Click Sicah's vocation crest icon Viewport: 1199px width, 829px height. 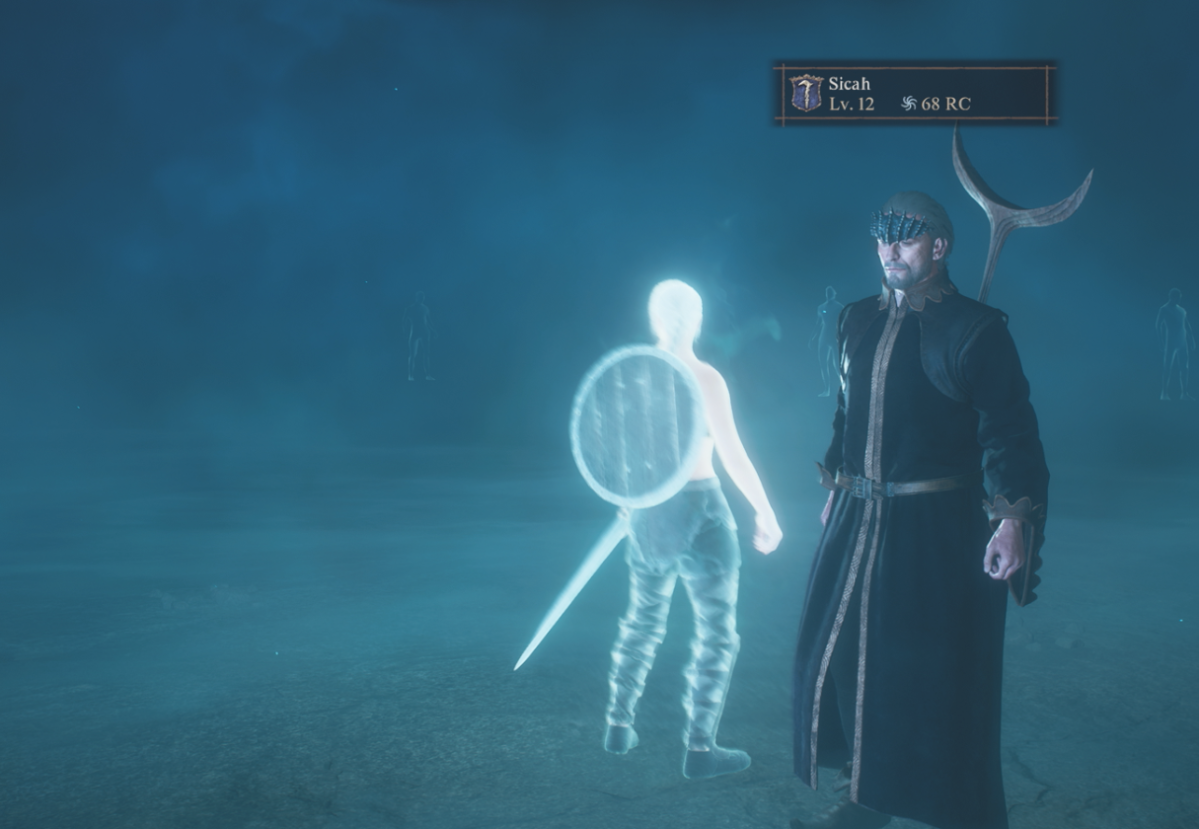[x=806, y=93]
